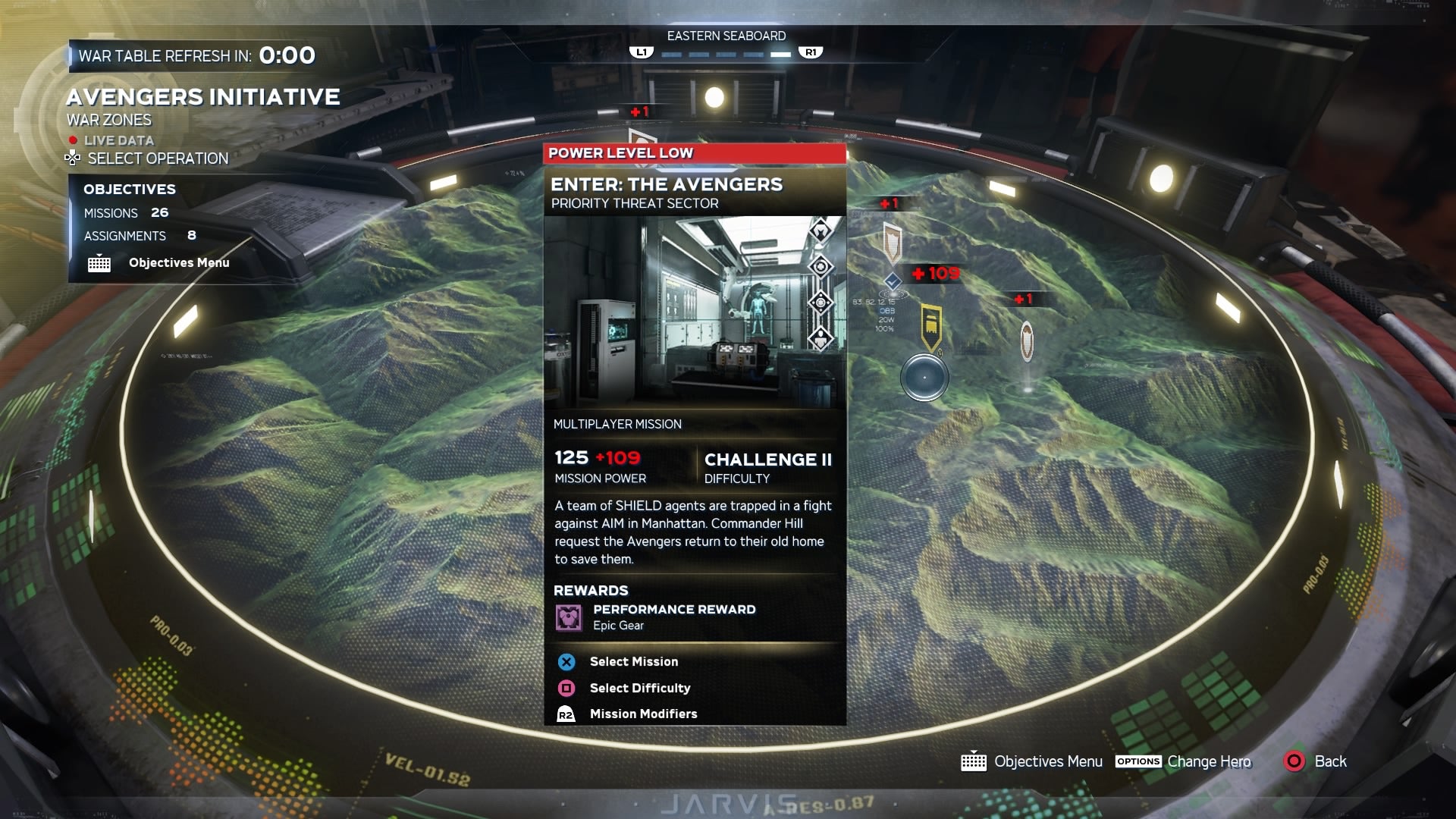Click the person-silhouette diamond icon beside mission image
The image size is (1456, 819).
coord(821,337)
